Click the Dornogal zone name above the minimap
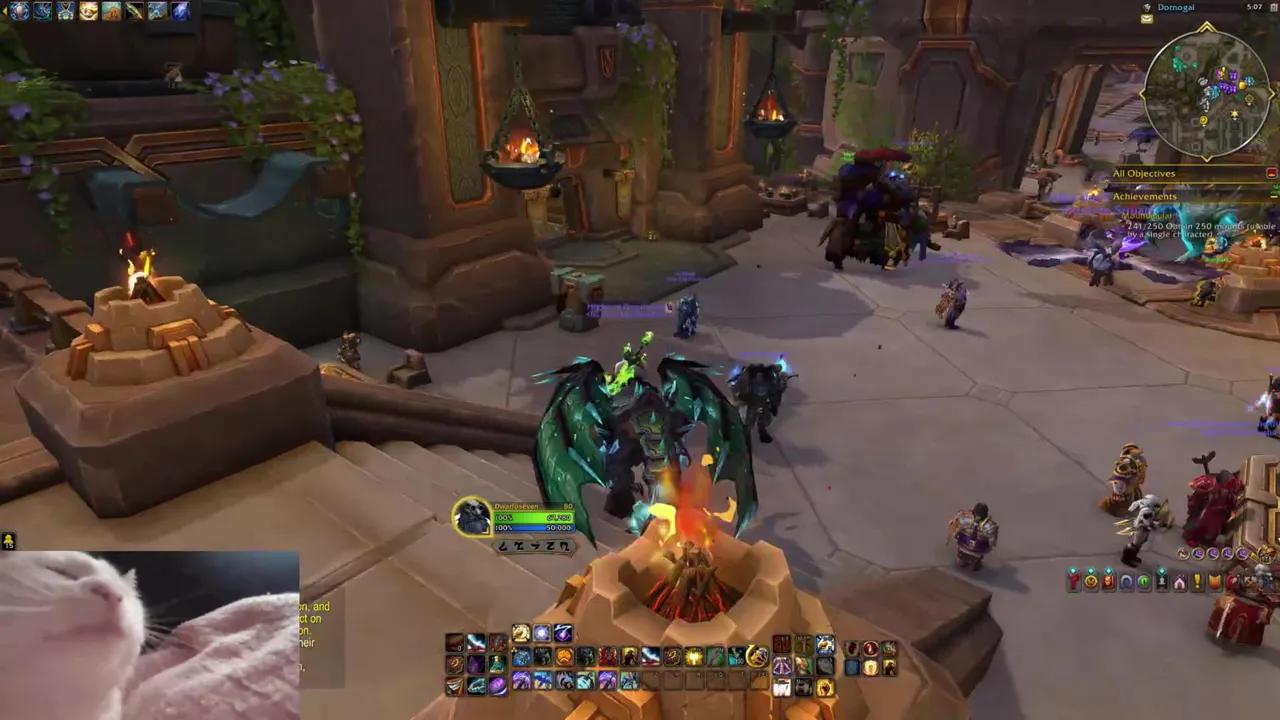Image resolution: width=1280 pixels, height=720 pixels. coord(1176,7)
